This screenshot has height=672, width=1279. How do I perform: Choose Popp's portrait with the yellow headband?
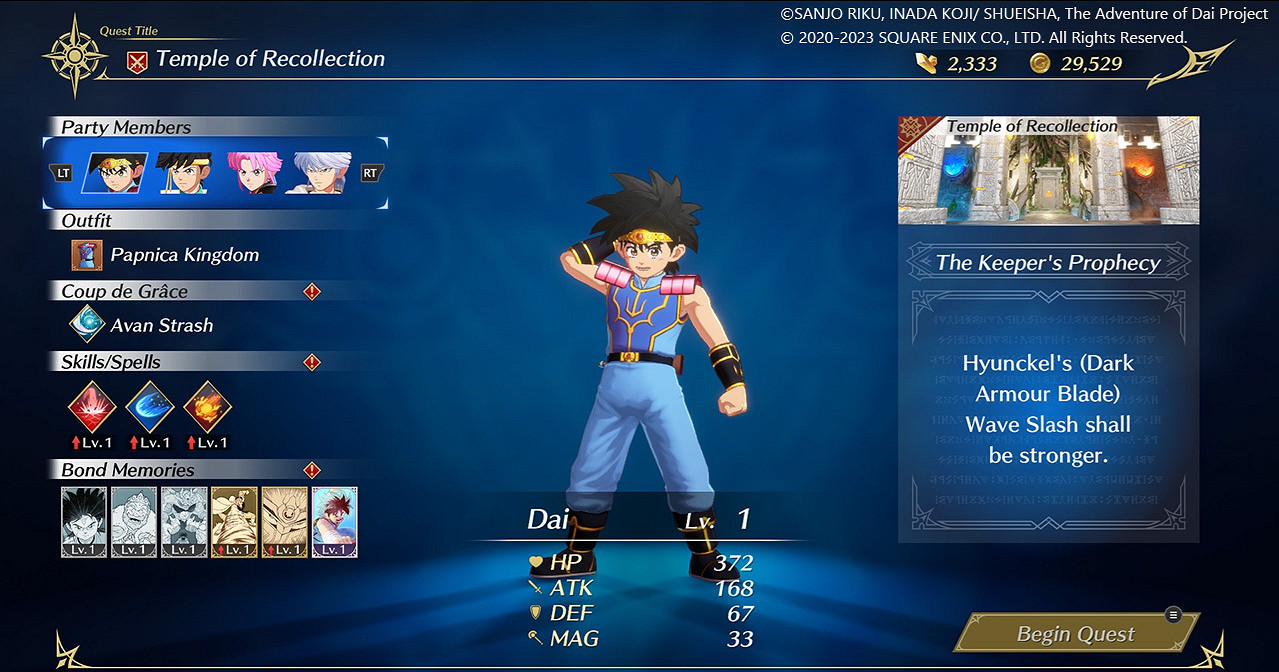[x=184, y=173]
